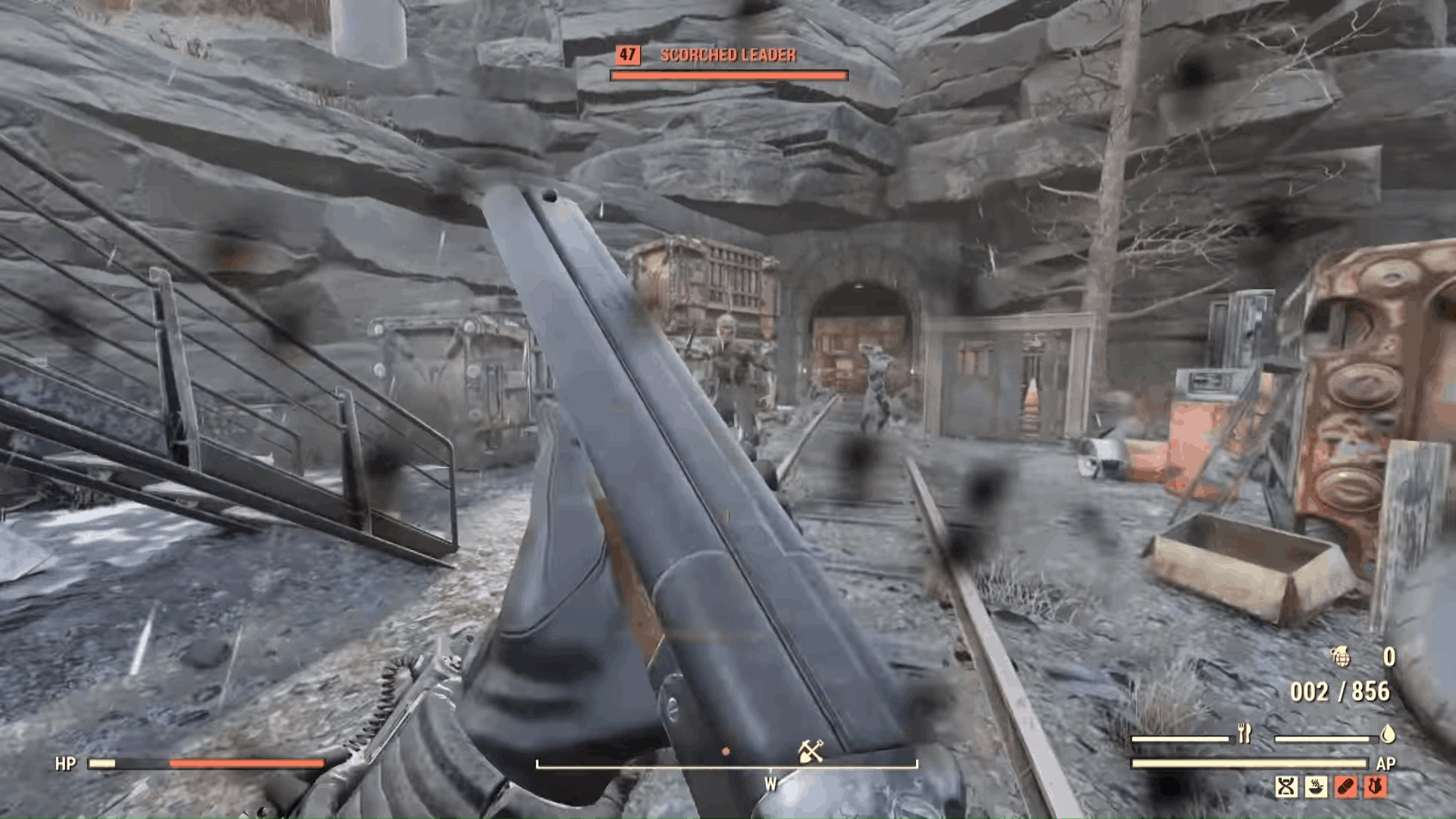Click the level 47 enemy badge
The image size is (1456, 819).
click(626, 54)
